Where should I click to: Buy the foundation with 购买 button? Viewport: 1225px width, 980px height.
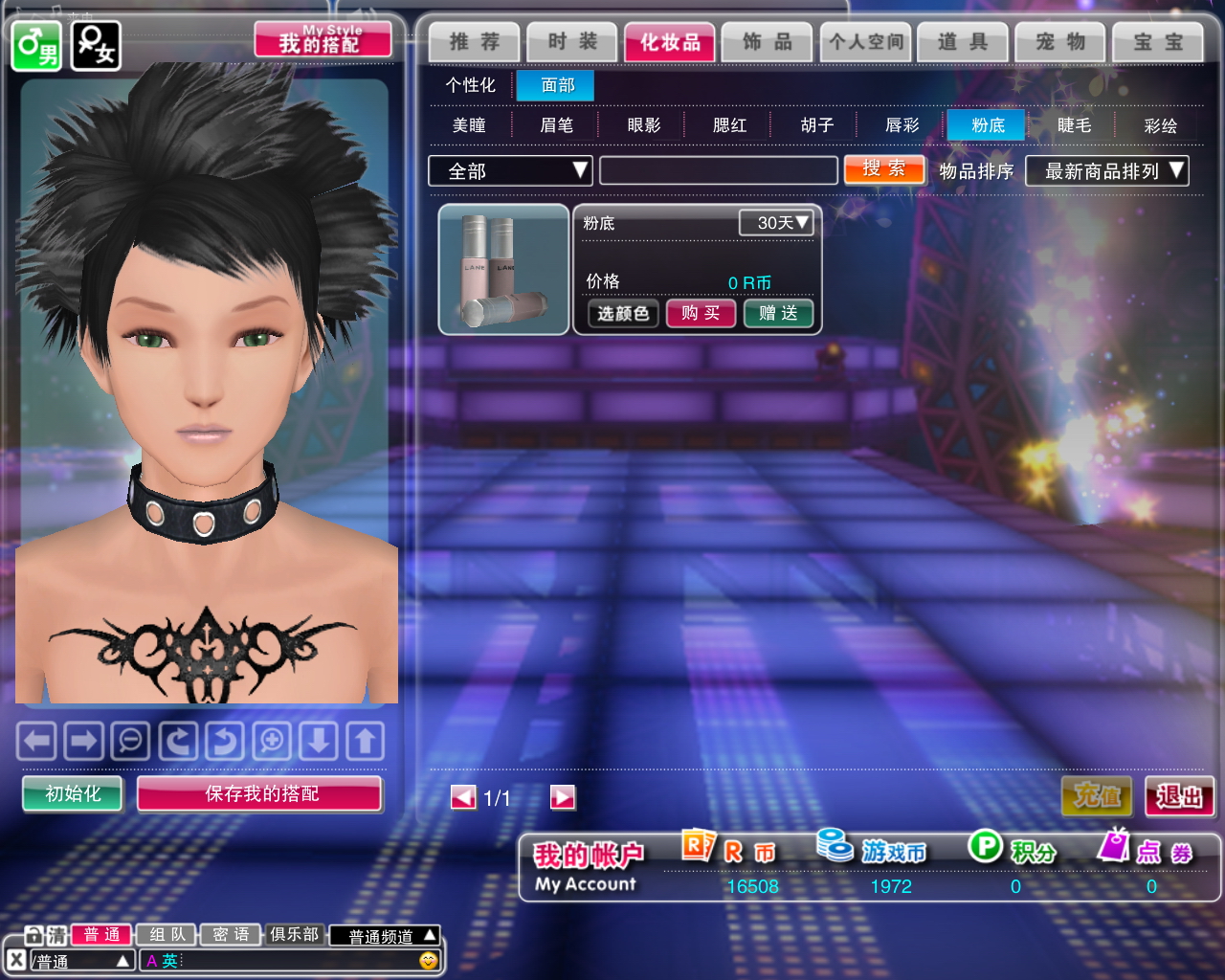pos(701,313)
